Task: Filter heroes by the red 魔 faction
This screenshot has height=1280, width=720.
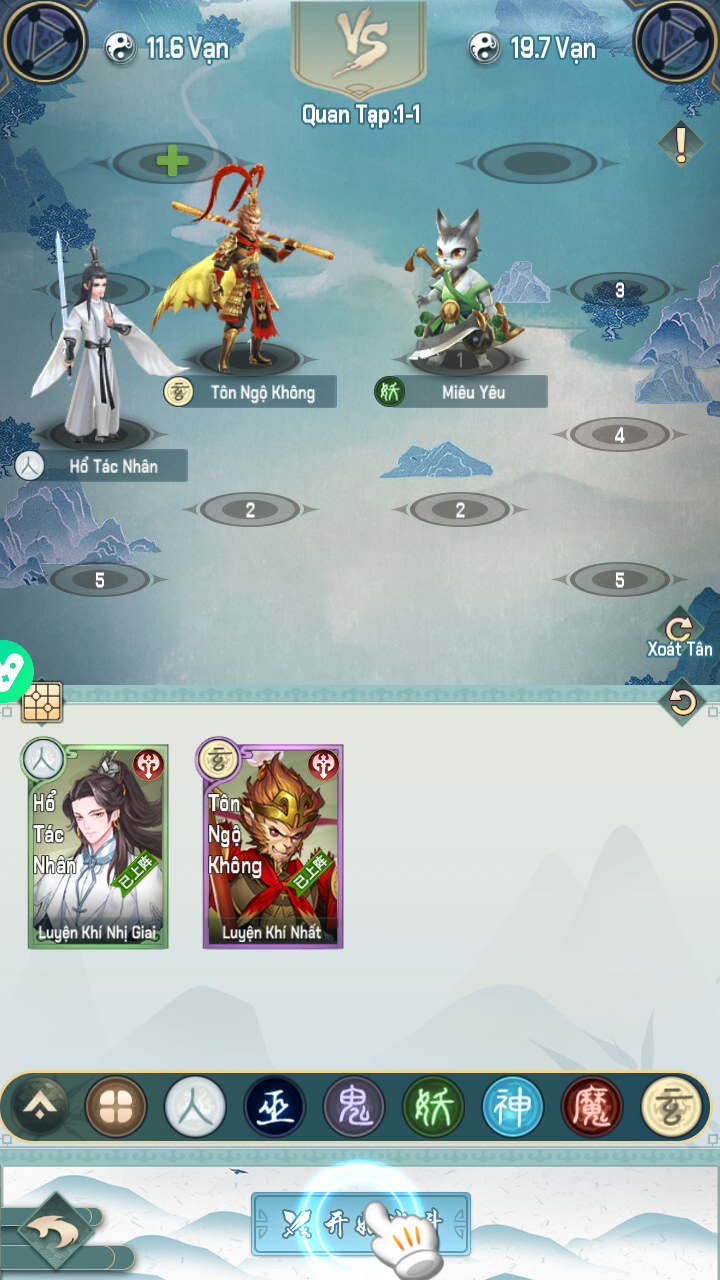Action: point(592,1107)
